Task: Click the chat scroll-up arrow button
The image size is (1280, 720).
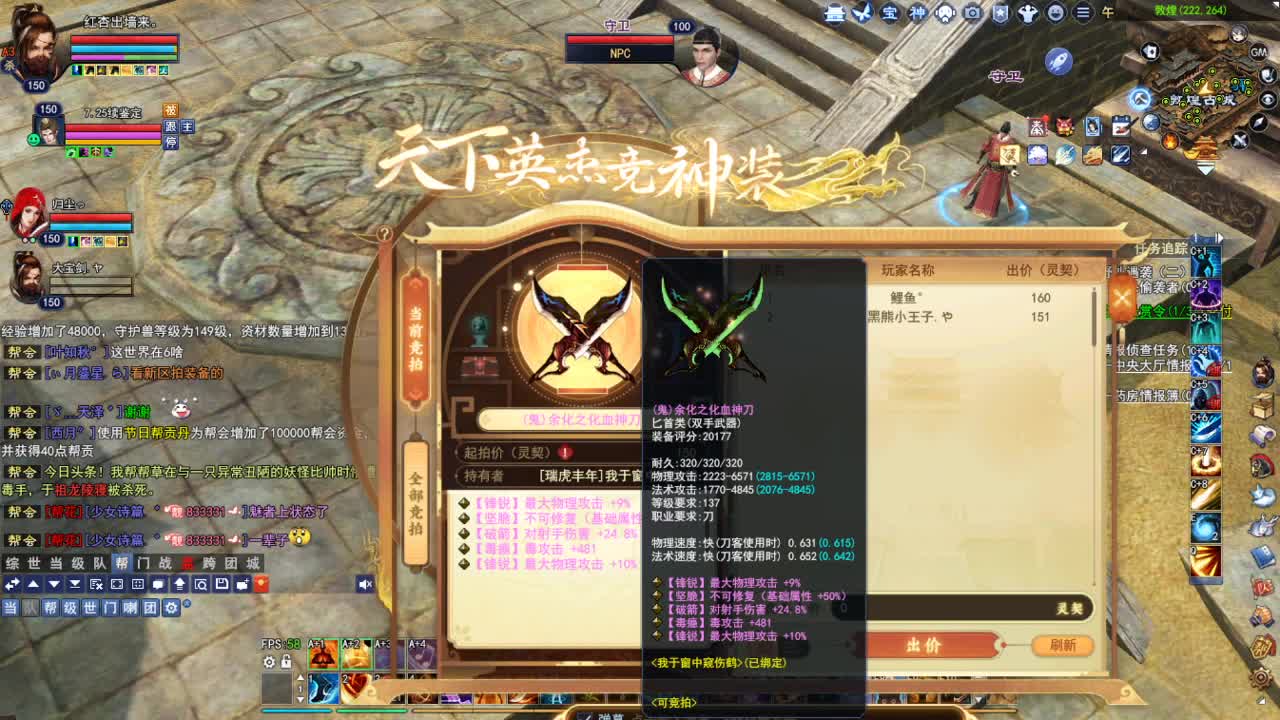Action: [x=33, y=584]
